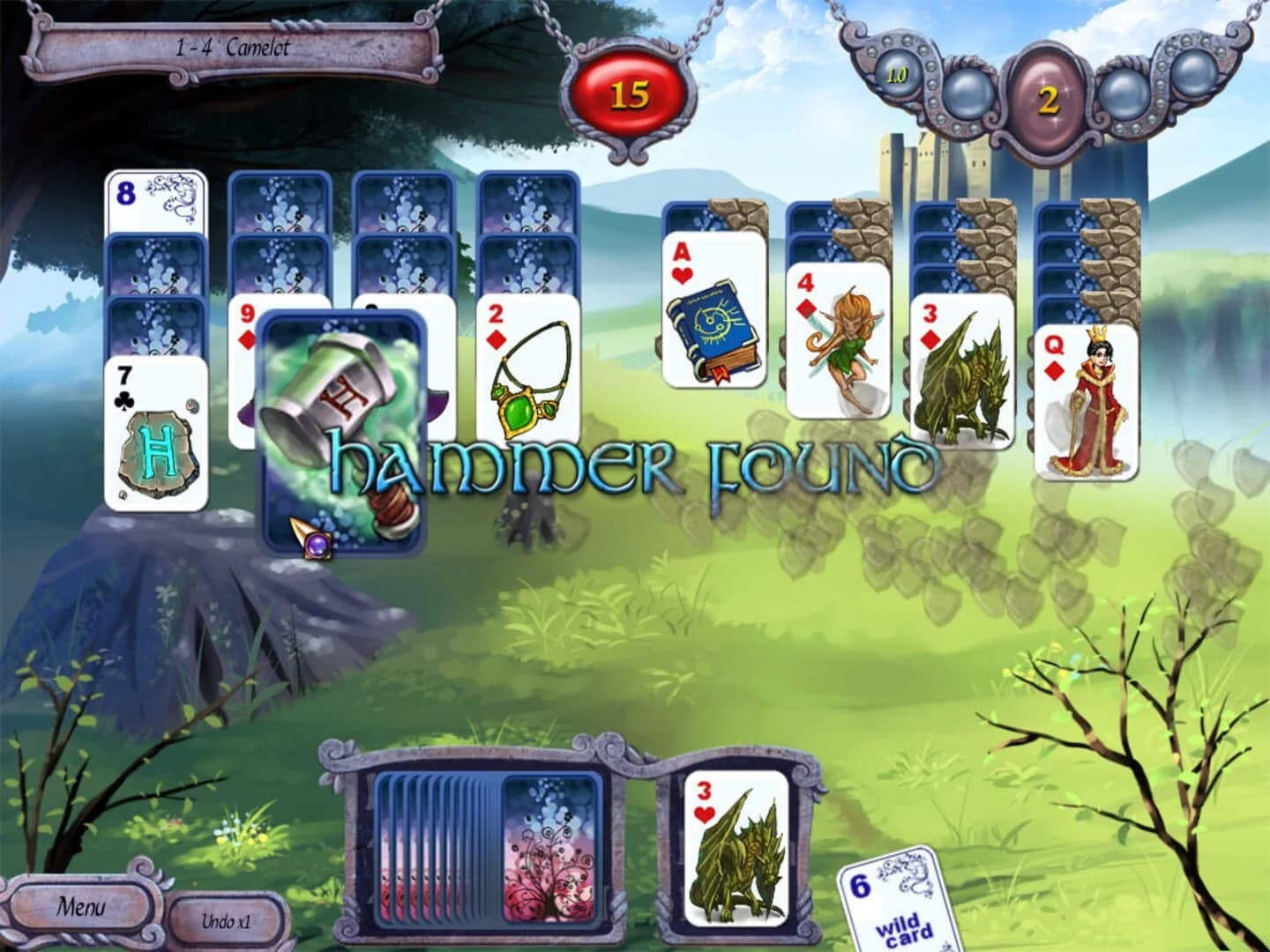Click the 3 of Hearts dragon waste card
The width and height of the screenshot is (1270, 952).
(x=739, y=851)
